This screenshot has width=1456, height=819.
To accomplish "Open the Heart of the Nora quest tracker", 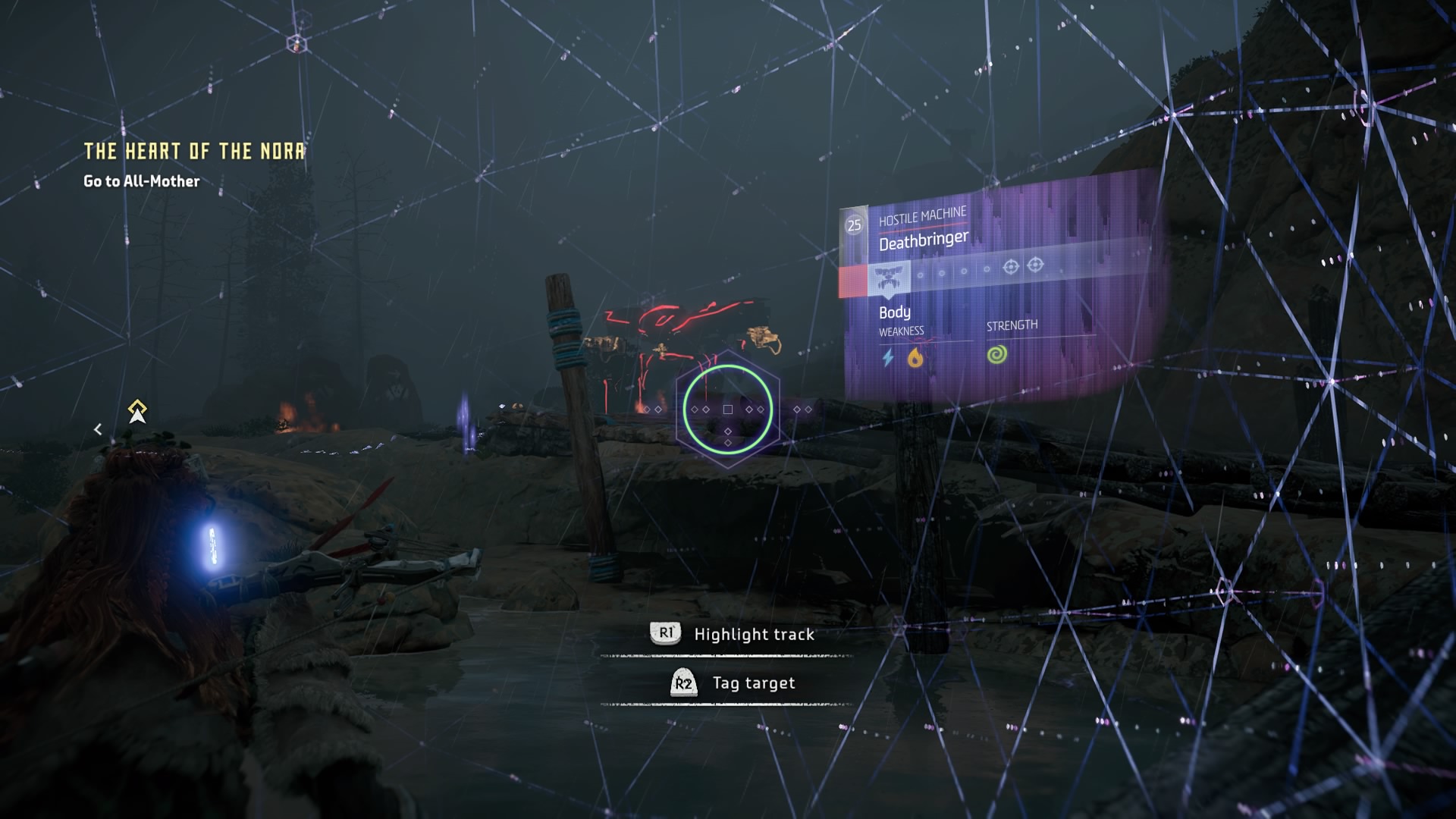I will click(194, 151).
